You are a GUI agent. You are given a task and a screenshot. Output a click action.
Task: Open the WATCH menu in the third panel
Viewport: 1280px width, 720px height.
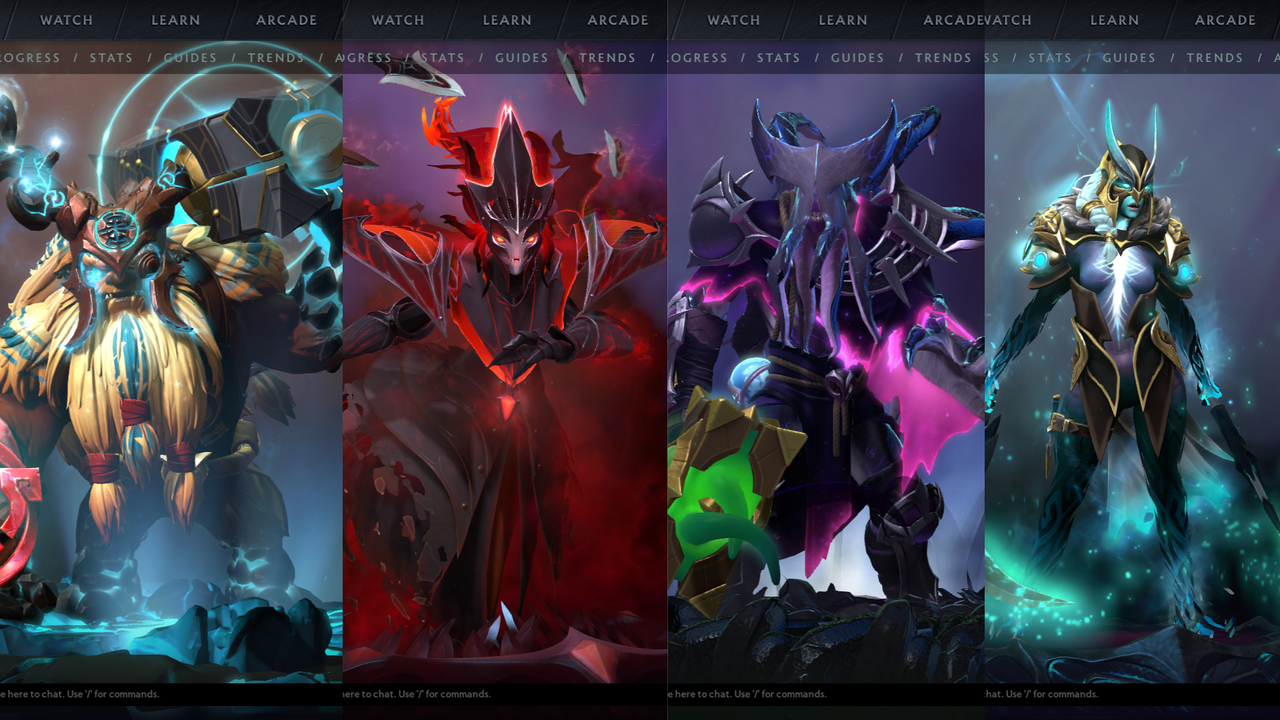pos(733,20)
